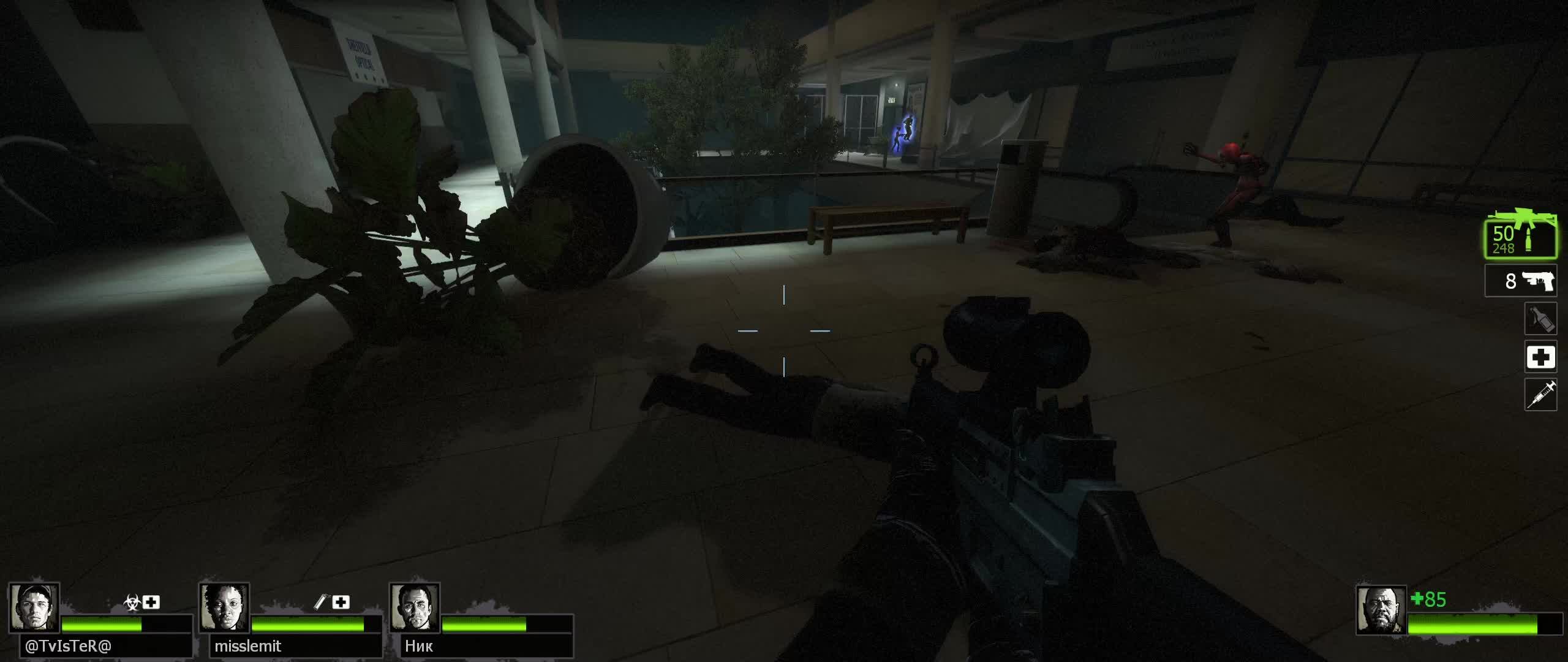Select the highlighted assault rifle weapon slot
The image size is (1568, 662).
click(x=1521, y=239)
